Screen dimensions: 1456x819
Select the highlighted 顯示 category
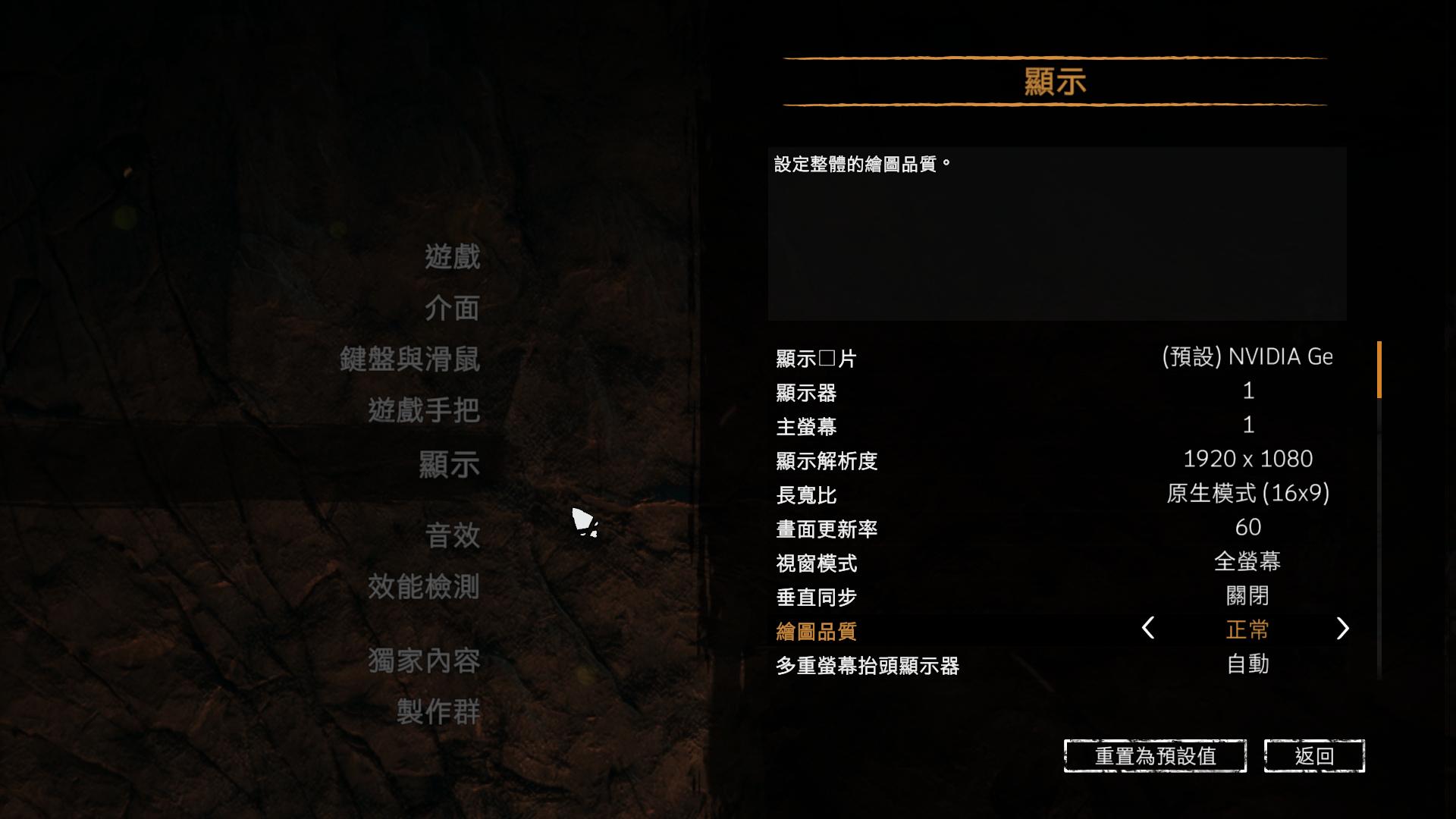point(449,463)
